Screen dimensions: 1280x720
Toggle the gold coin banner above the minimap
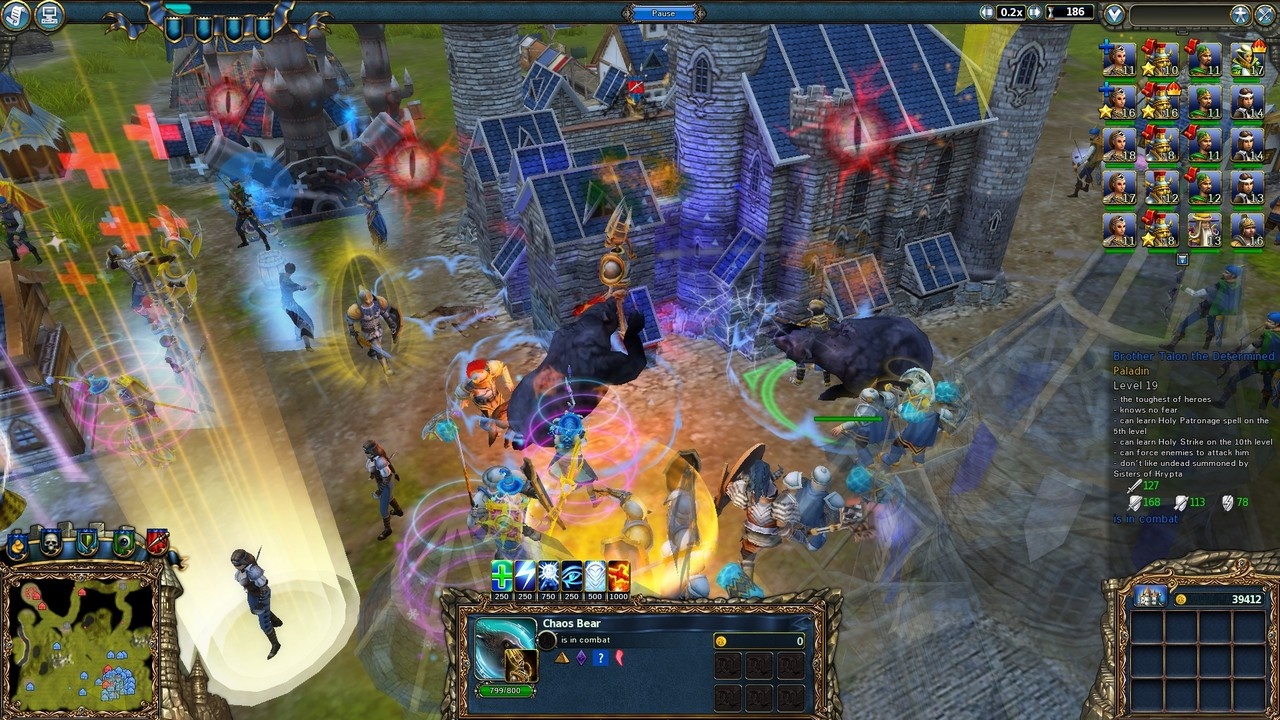point(17,545)
